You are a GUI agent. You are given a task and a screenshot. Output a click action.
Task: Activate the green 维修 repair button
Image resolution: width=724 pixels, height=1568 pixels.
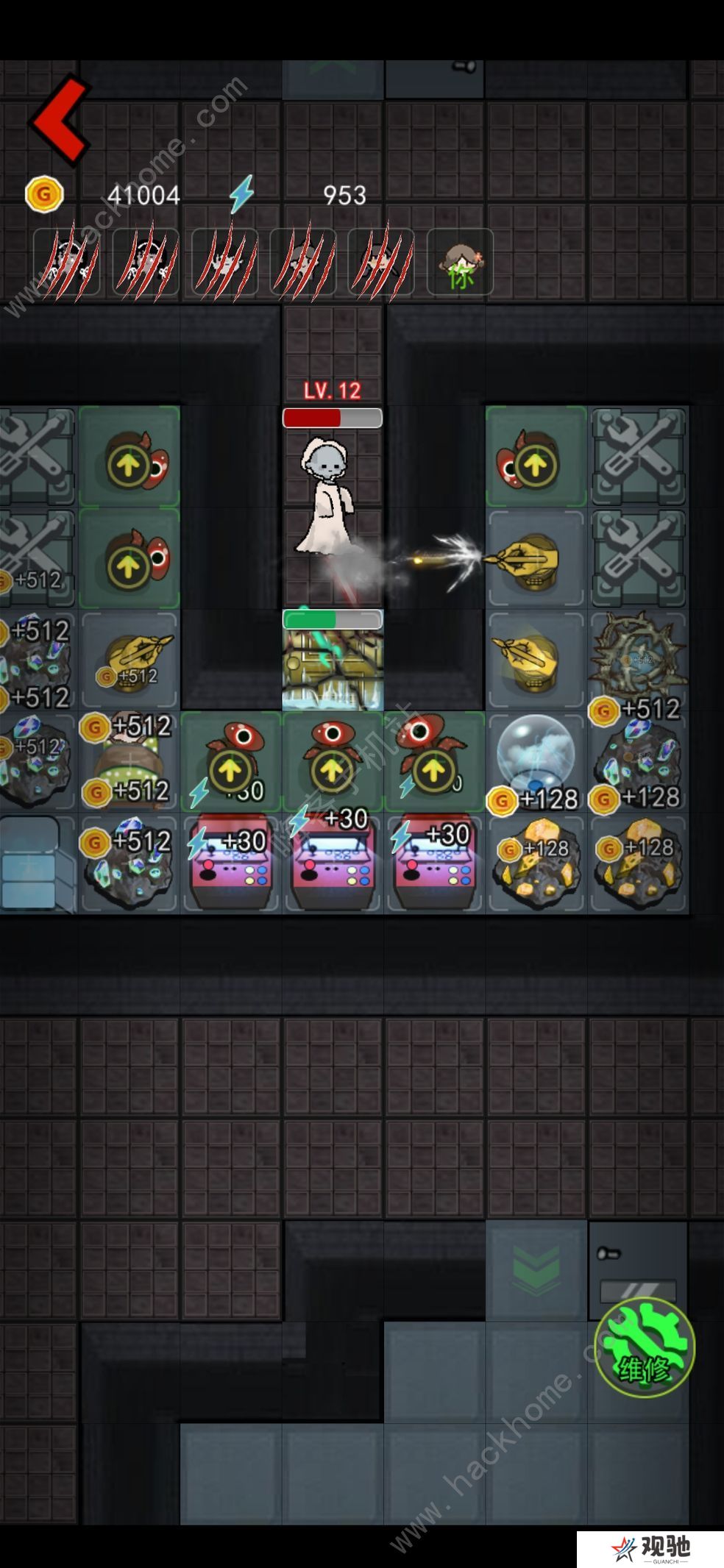point(644,1347)
